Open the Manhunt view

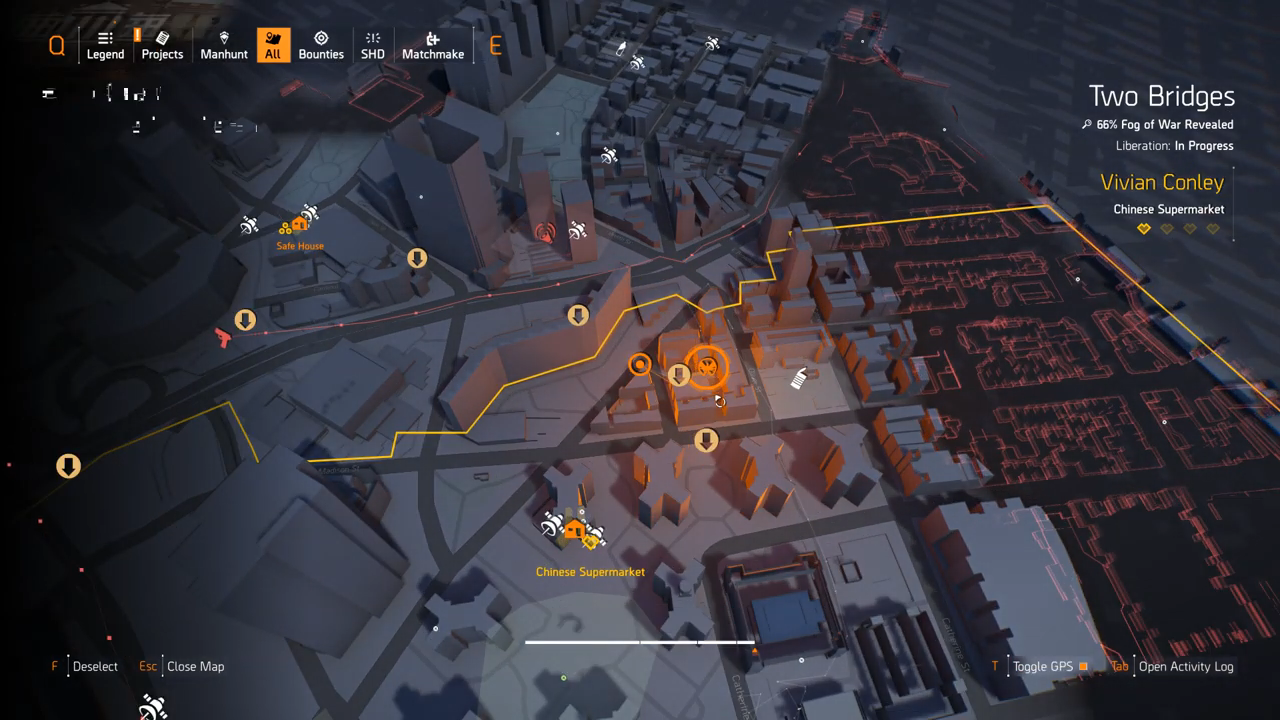tap(224, 45)
